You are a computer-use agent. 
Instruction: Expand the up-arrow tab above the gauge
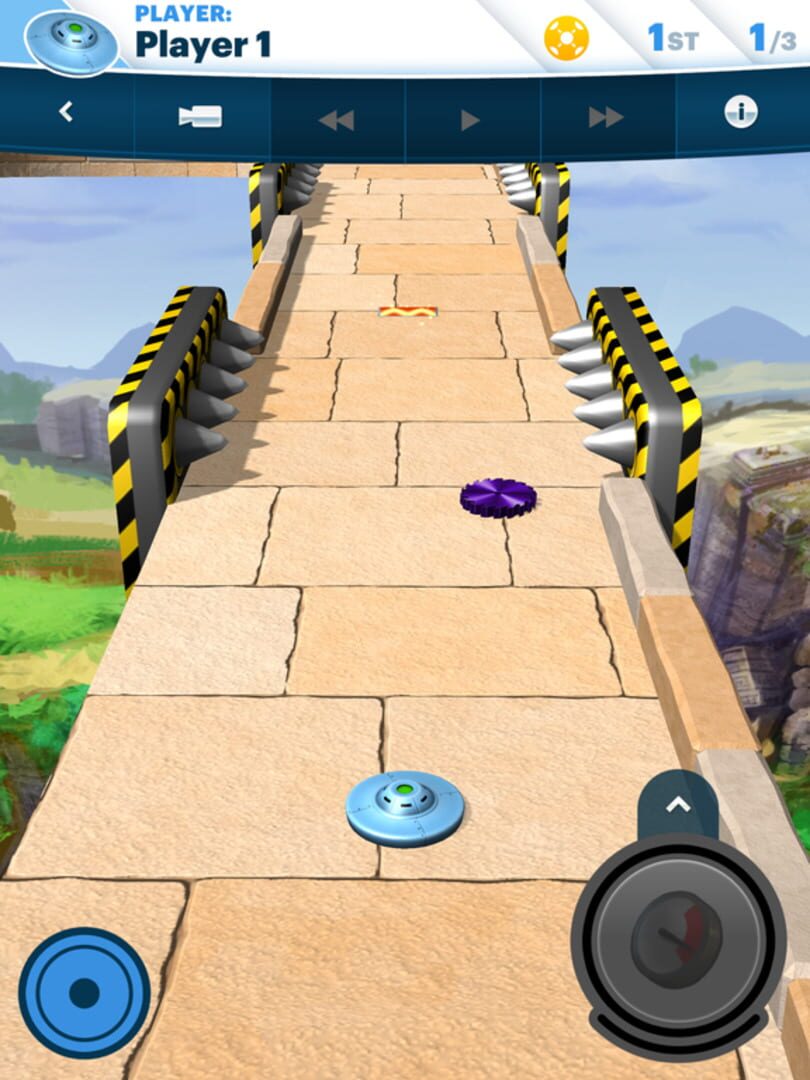coord(678,804)
